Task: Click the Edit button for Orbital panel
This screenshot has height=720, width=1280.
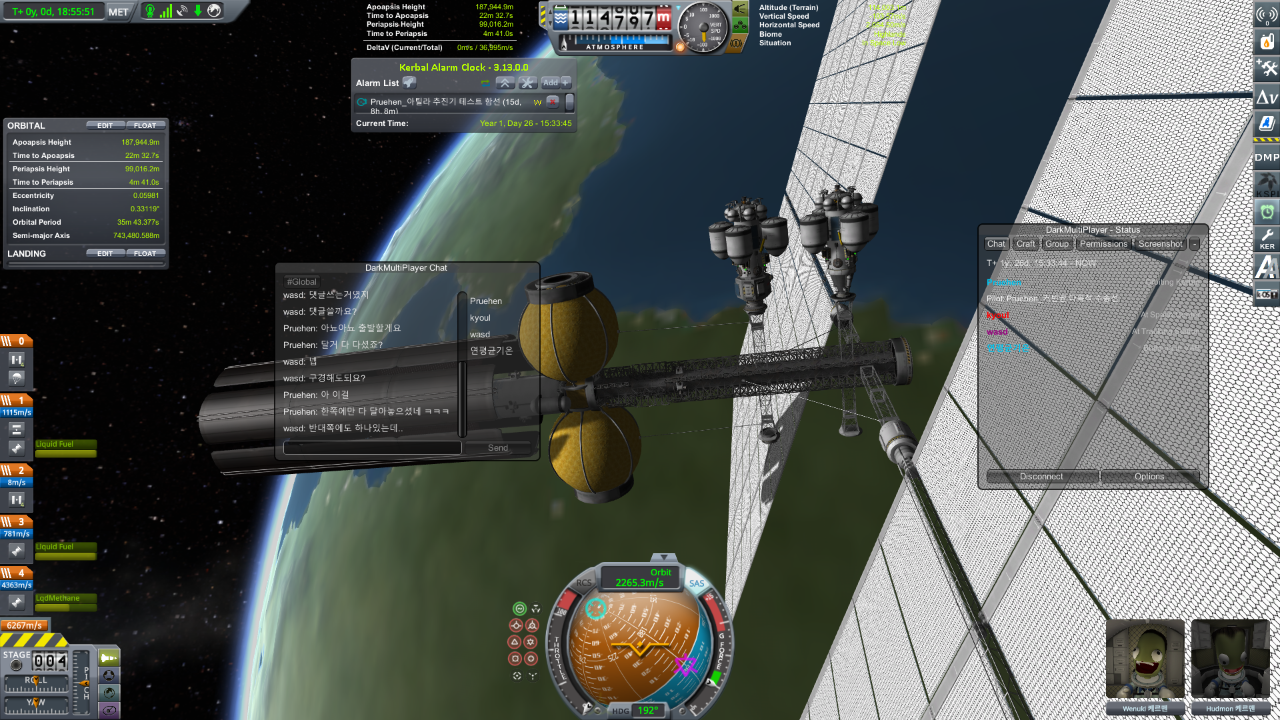Action: coord(105,125)
